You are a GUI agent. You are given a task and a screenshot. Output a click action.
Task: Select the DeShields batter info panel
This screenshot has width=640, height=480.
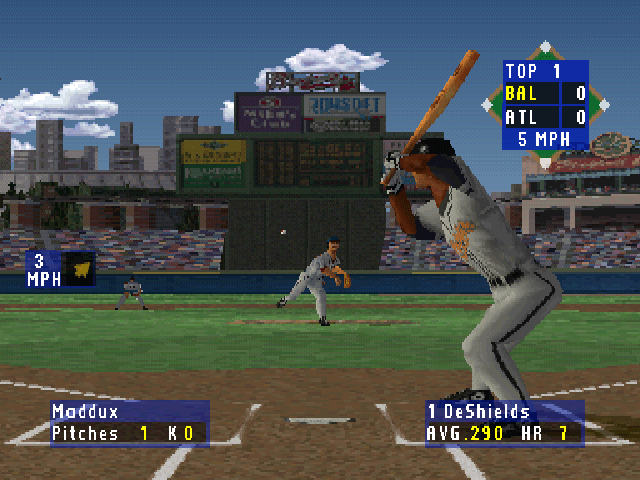coord(504,423)
